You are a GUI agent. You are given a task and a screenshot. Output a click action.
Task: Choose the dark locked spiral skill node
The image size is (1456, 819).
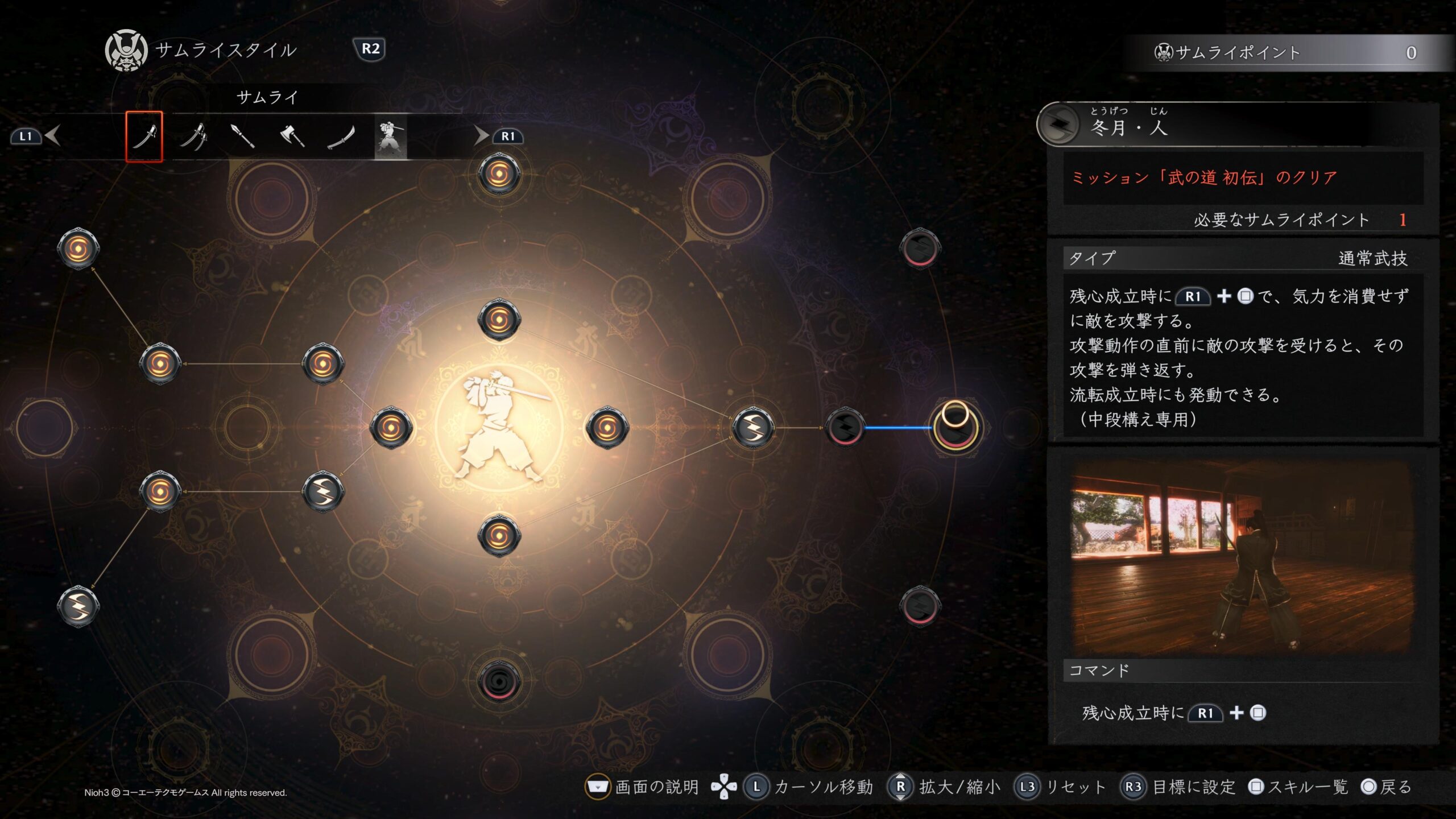point(499,680)
